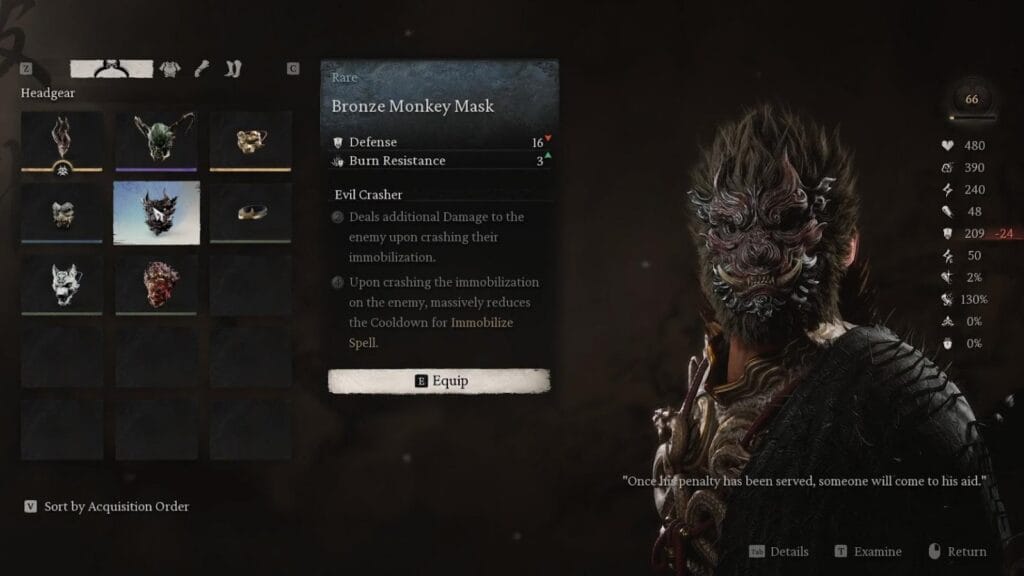The width and height of the screenshot is (1024, 576).
Task: Return to the previous menu
Action: [x=957, y=552]
